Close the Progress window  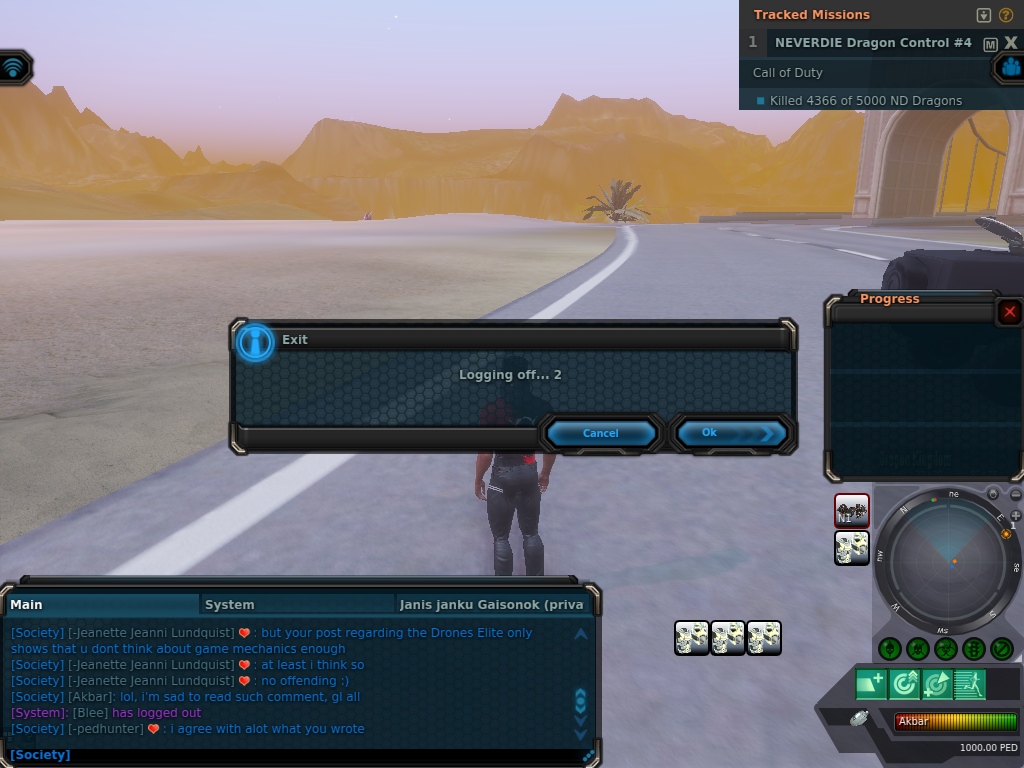click(1009, 312)
